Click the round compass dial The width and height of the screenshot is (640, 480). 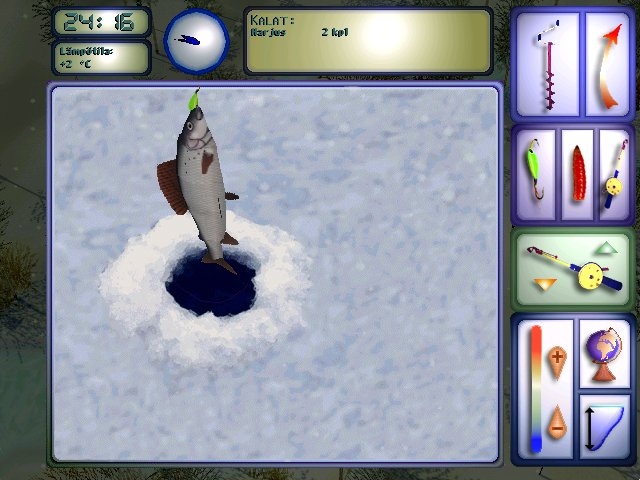[196, 41]
